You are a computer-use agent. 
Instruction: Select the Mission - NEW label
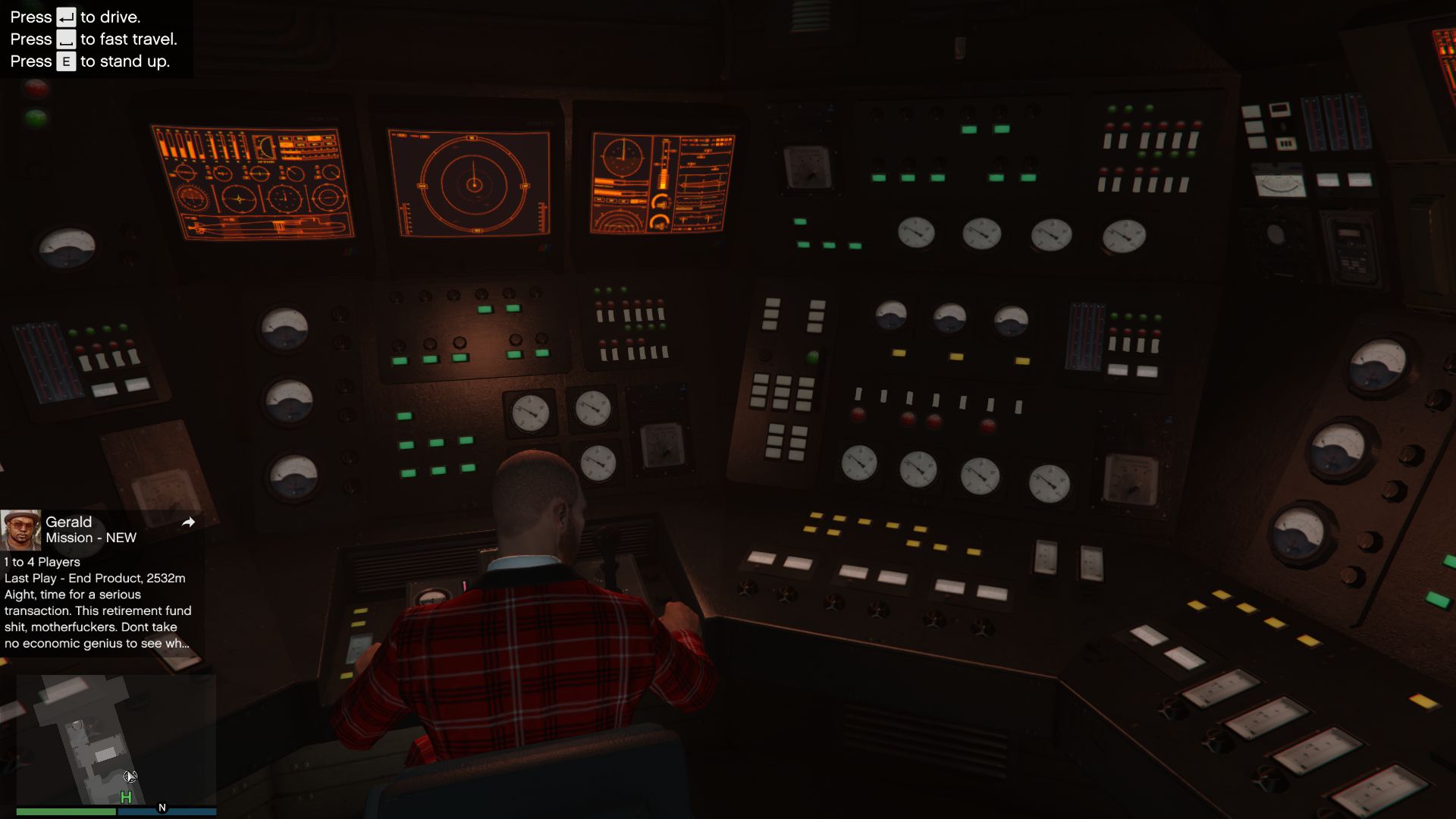coord(90,538)
